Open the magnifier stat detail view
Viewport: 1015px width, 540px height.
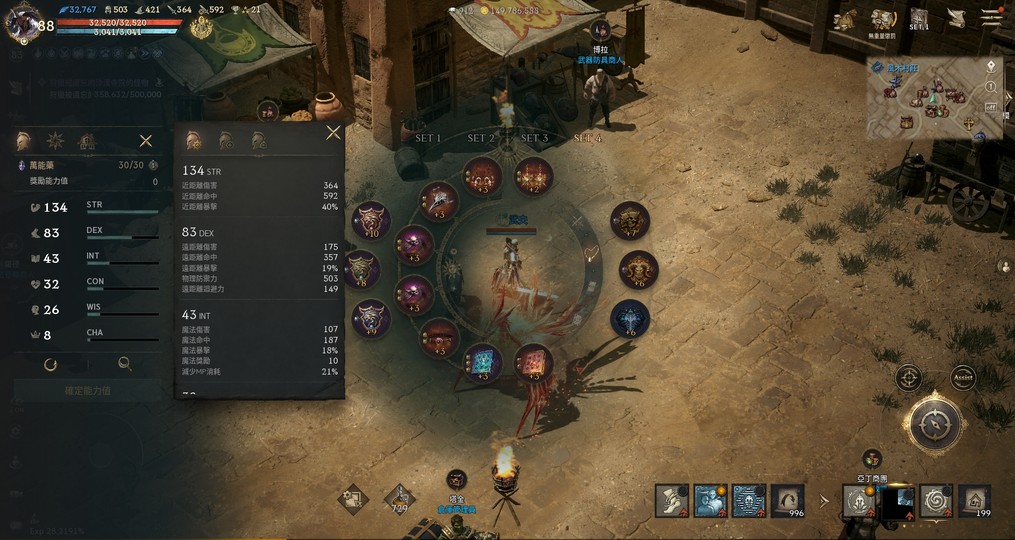coord(124,365)
